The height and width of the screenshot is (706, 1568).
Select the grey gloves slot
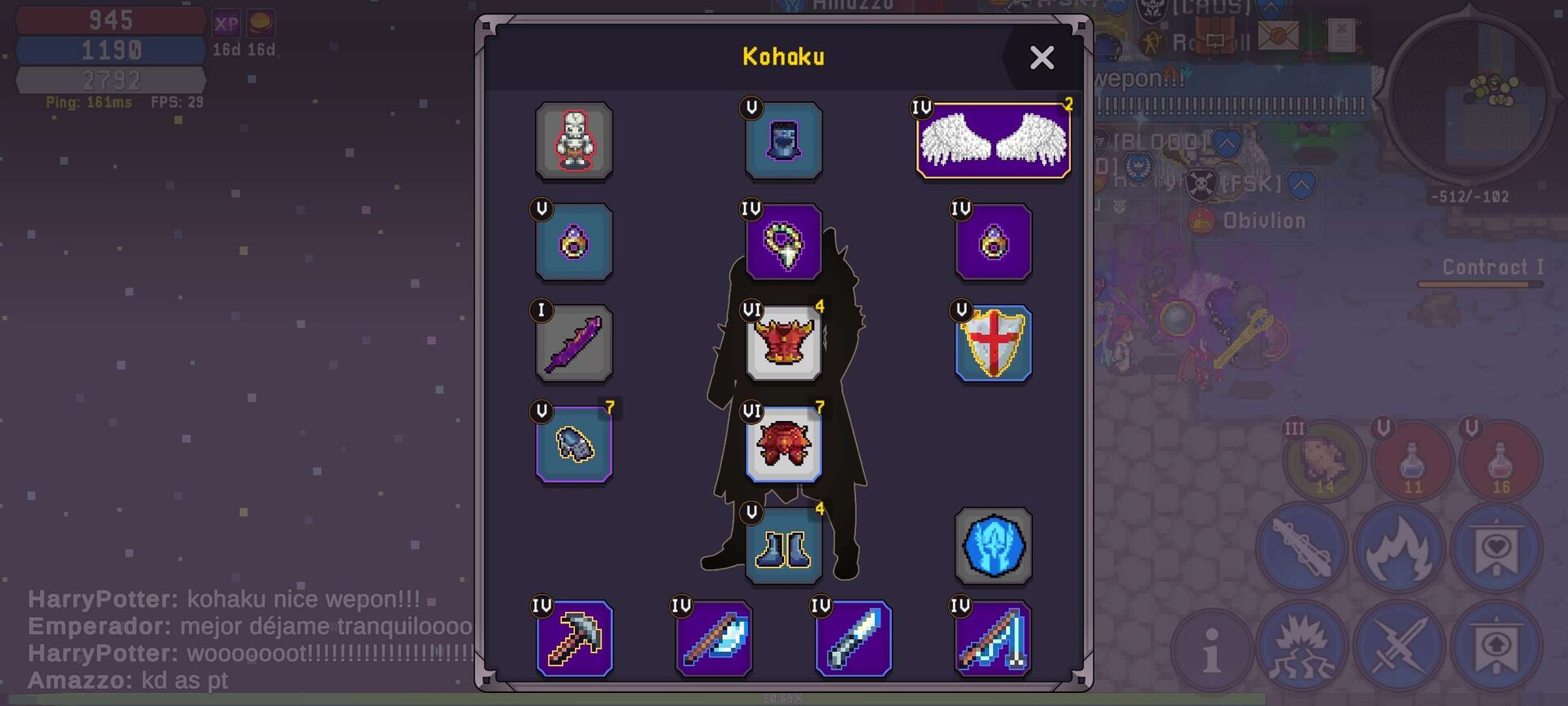coord(574,445)
